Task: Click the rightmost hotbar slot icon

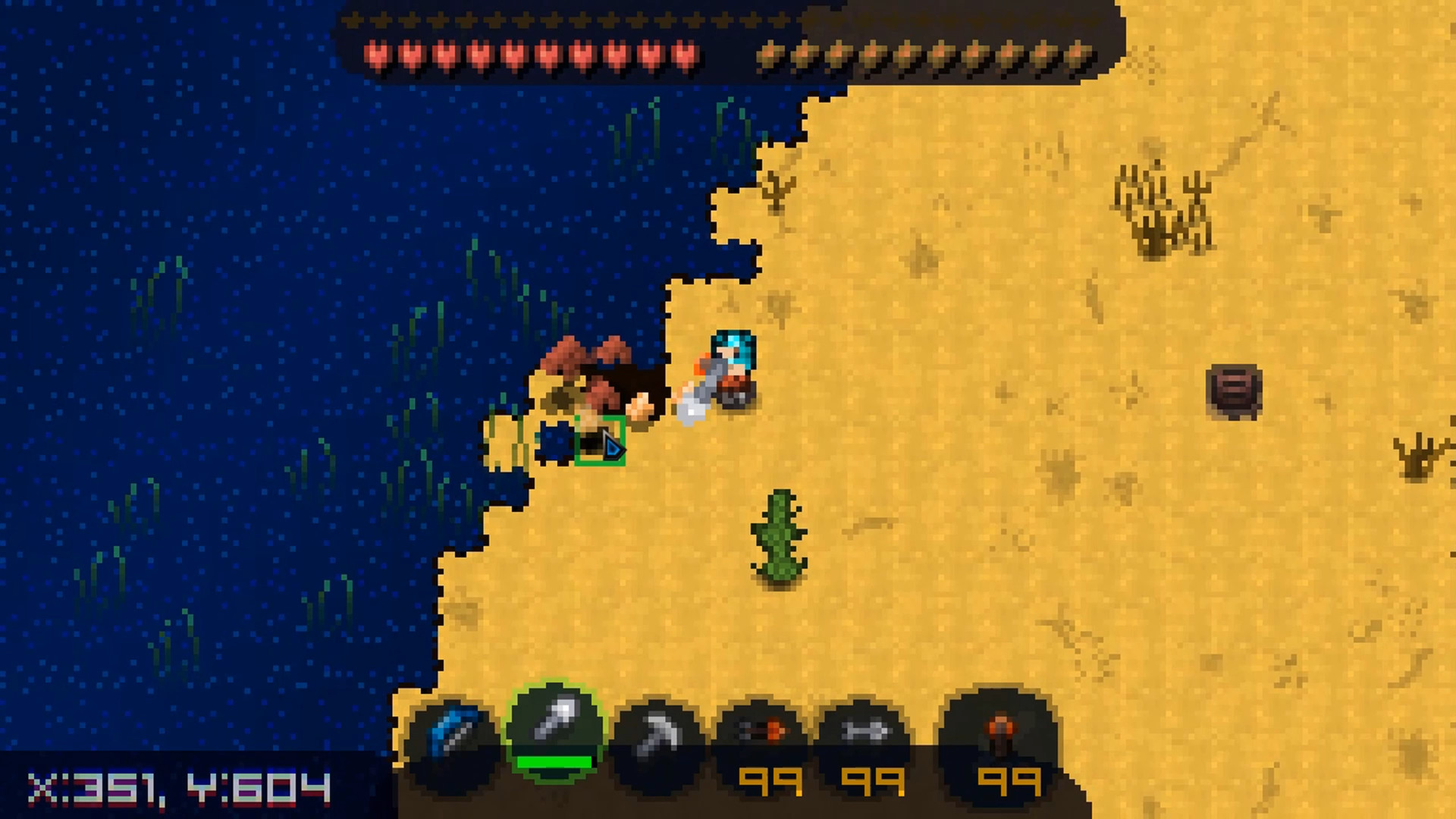Action: (x=1003, y=730)
